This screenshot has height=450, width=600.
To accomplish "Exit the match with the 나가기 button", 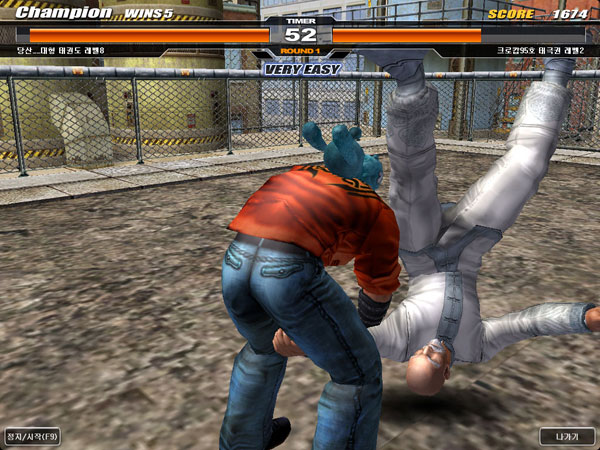I will coord(566,436).
